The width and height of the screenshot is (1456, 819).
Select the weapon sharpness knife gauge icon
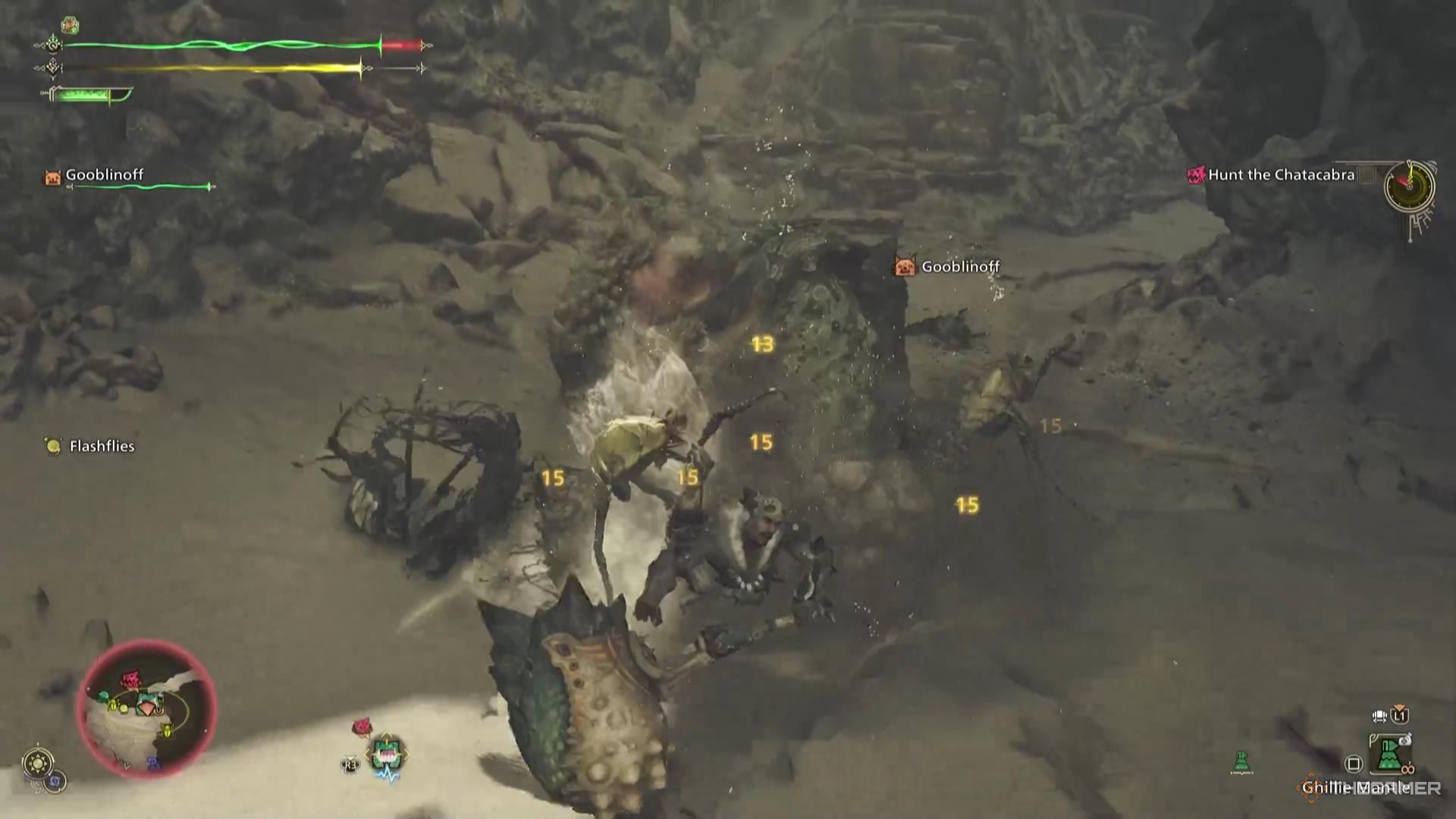pos(88,94)
